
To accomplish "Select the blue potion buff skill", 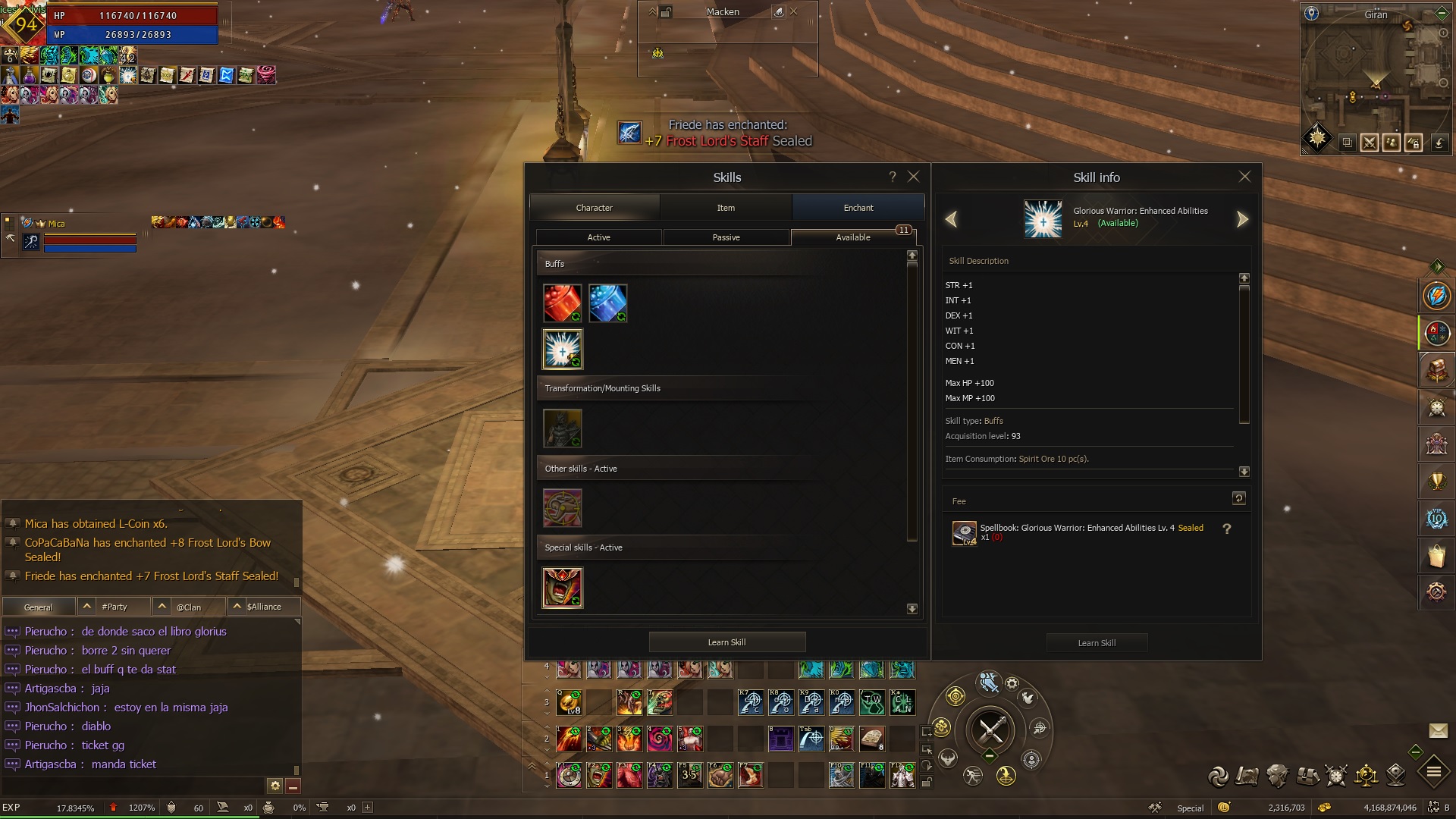I will 607,303.
